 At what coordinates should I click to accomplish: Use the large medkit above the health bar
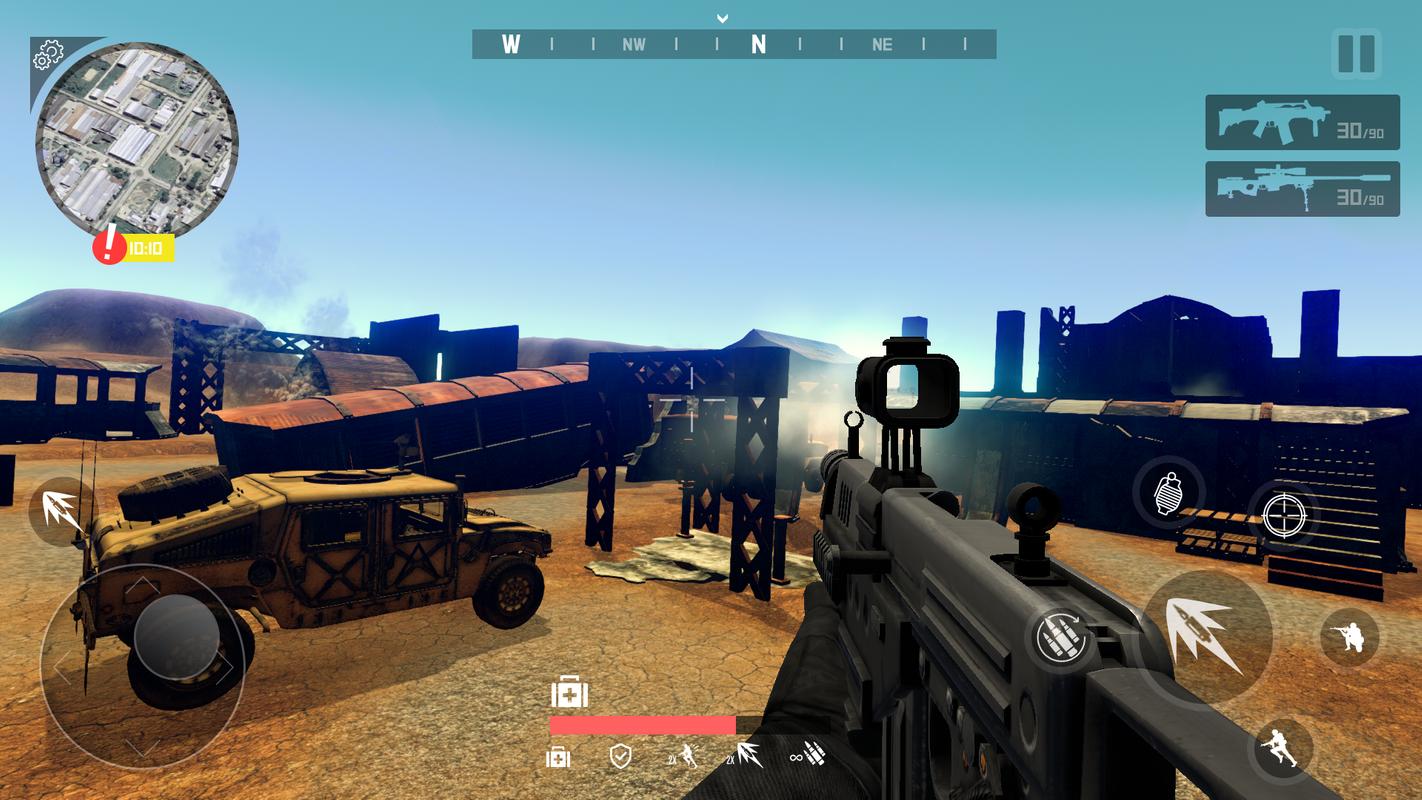569,692
